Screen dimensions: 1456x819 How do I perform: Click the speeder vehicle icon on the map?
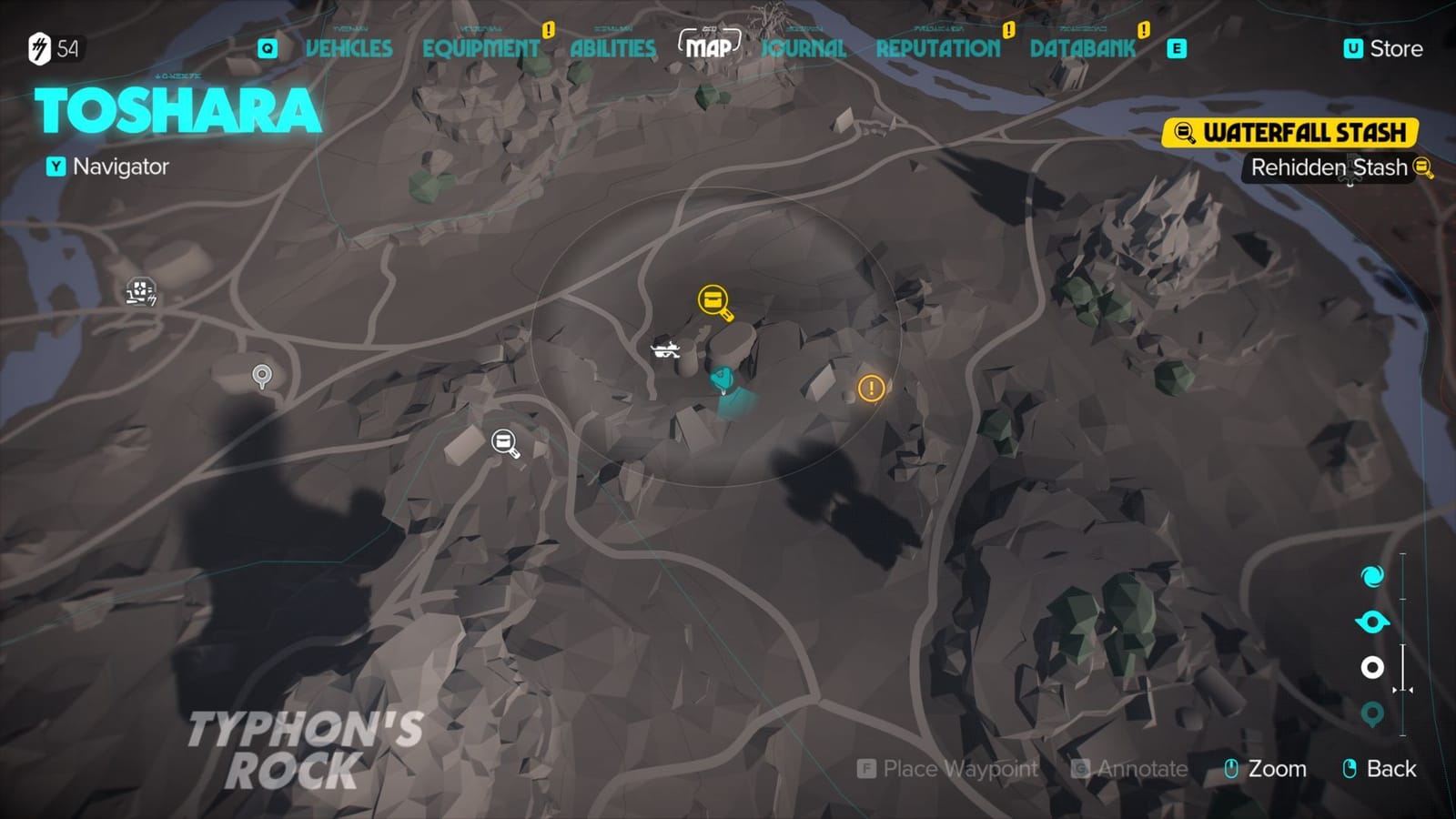click(667, 349)
